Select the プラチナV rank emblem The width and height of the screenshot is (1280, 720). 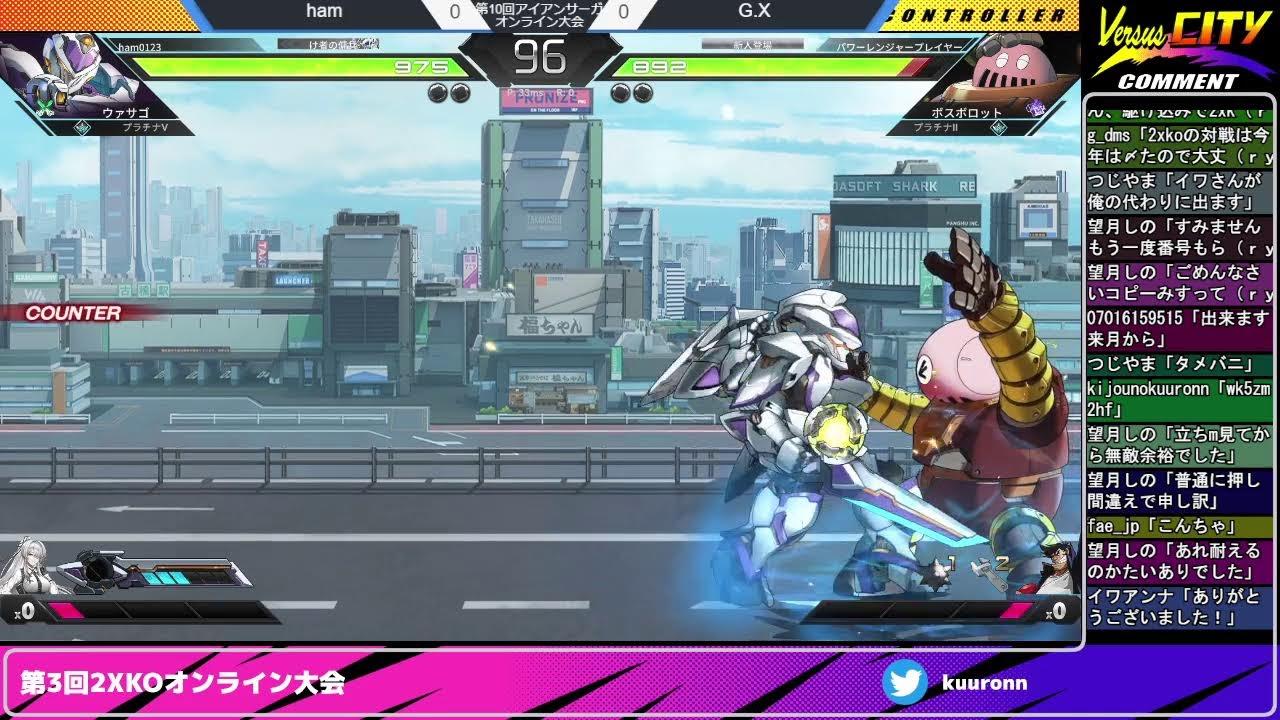82,127
